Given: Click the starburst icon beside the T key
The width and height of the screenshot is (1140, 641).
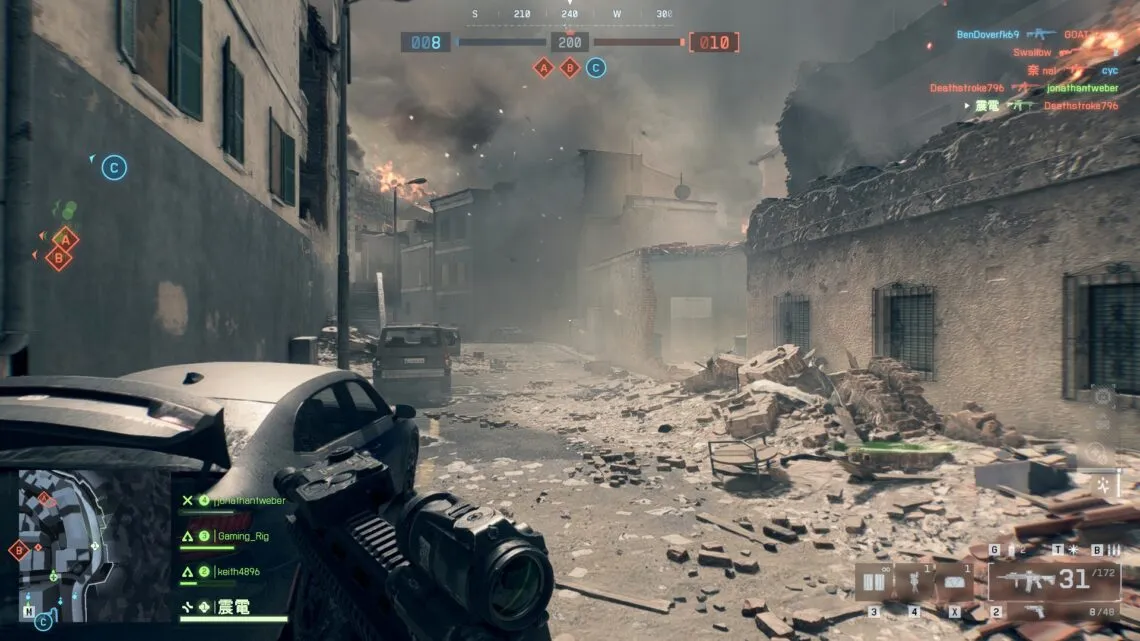Looking at the screenshot, I should [x=1072, y=550].
